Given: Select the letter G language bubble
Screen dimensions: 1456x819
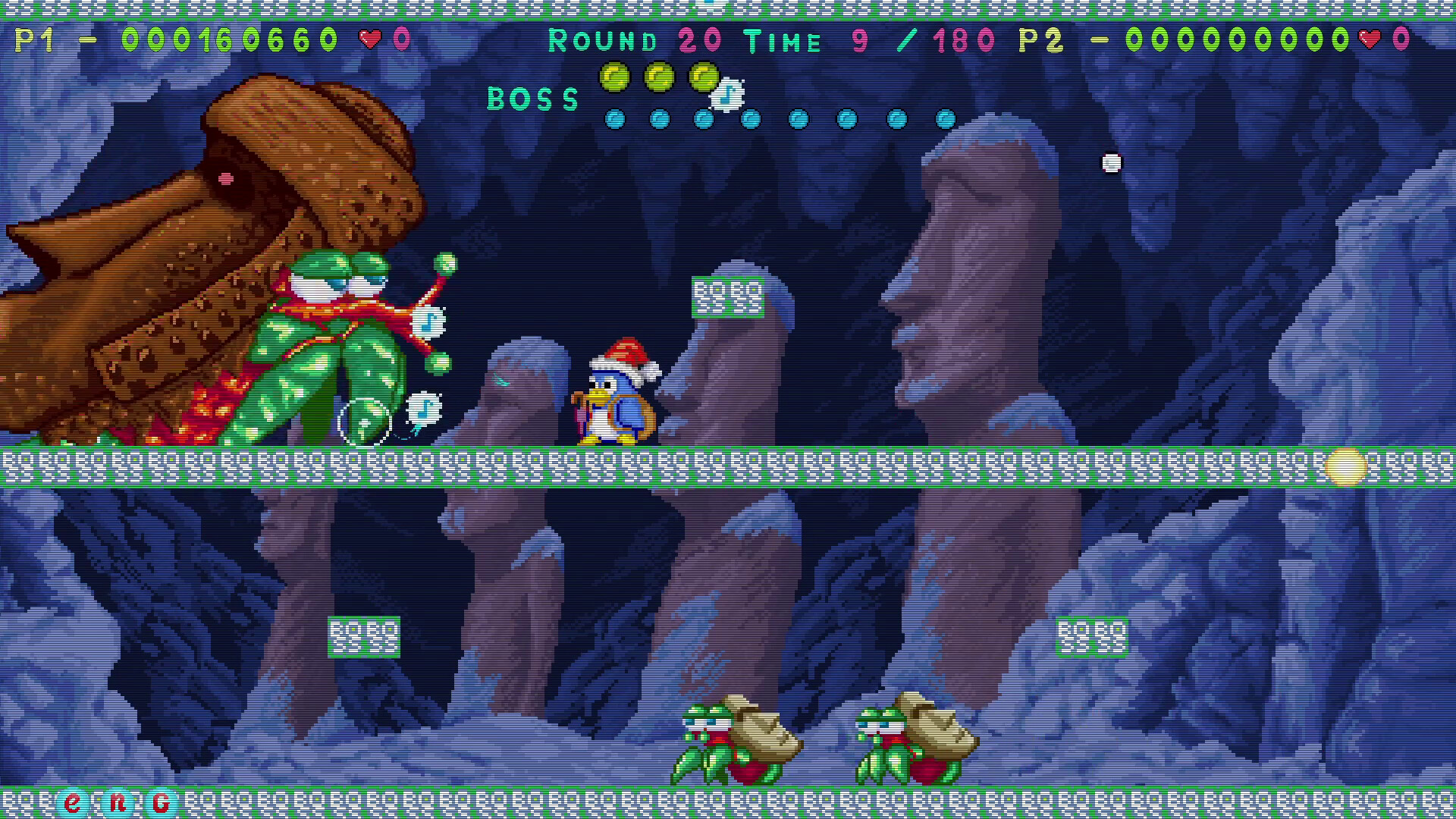Looking at the screenshot, I should pyautogui.click(x=162, y=800).
